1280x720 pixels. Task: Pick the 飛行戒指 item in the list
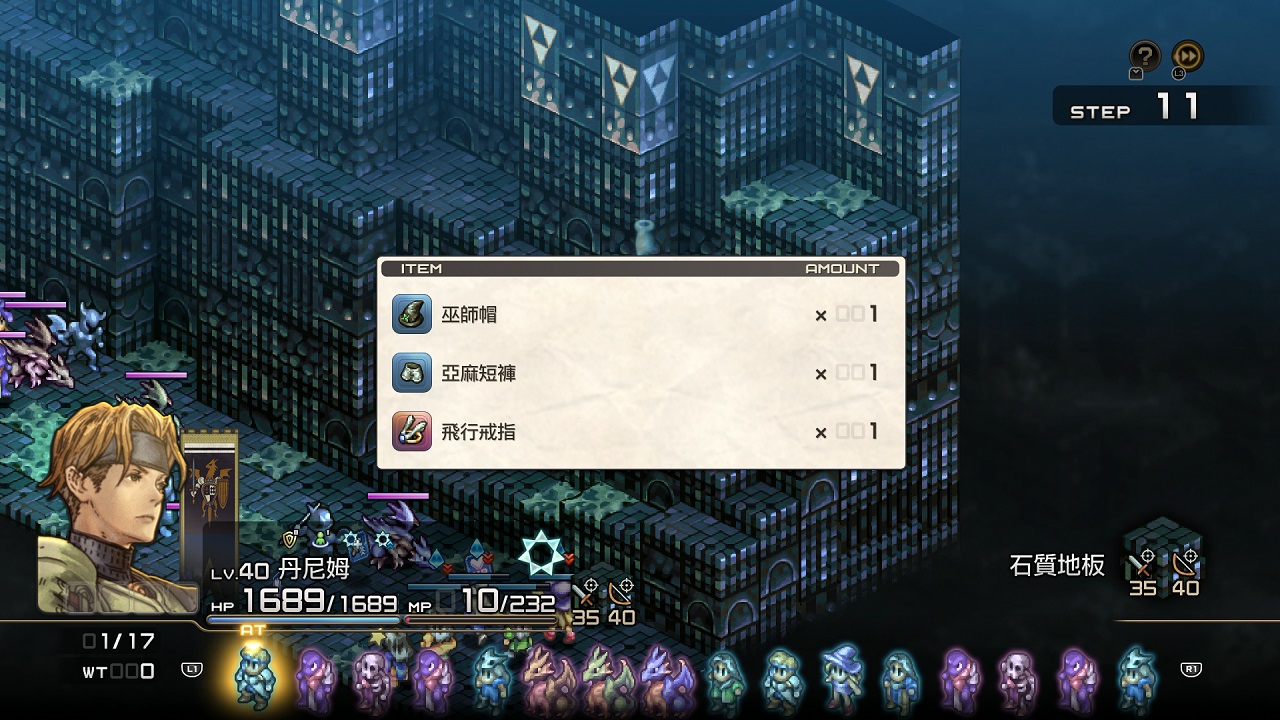[x=640, y=432]
